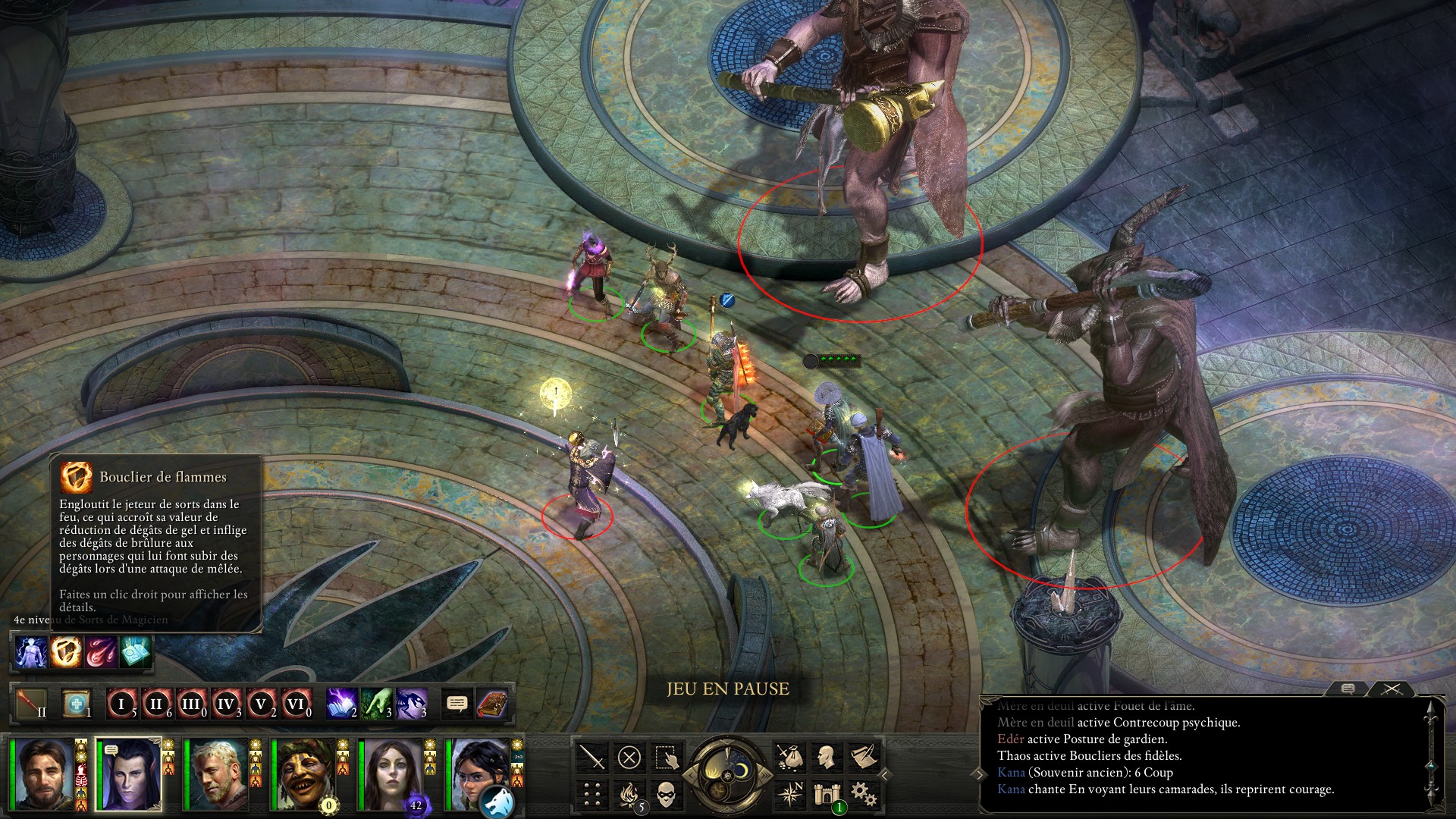Screen dimensions: 1456x819
Task: Use the quick item scroll slot
Action: tap(76, 704)
